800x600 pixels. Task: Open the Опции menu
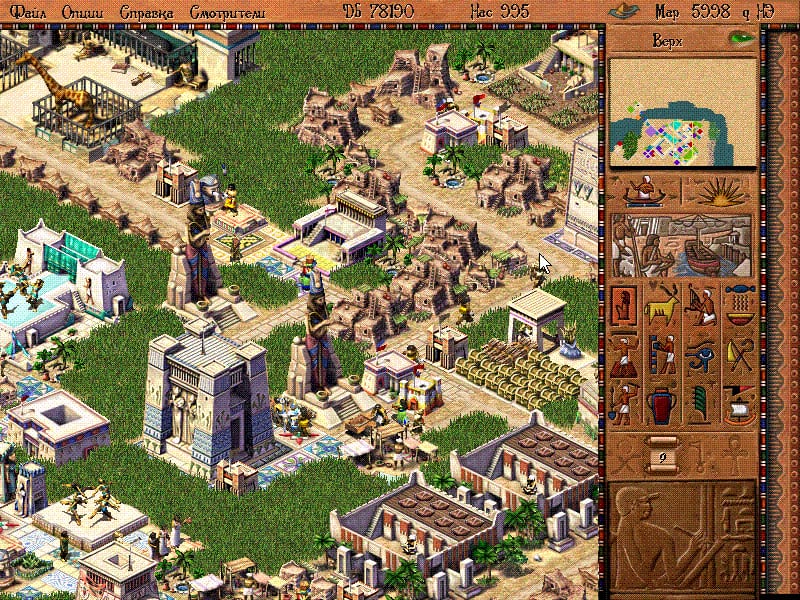(x=81, y=12)
